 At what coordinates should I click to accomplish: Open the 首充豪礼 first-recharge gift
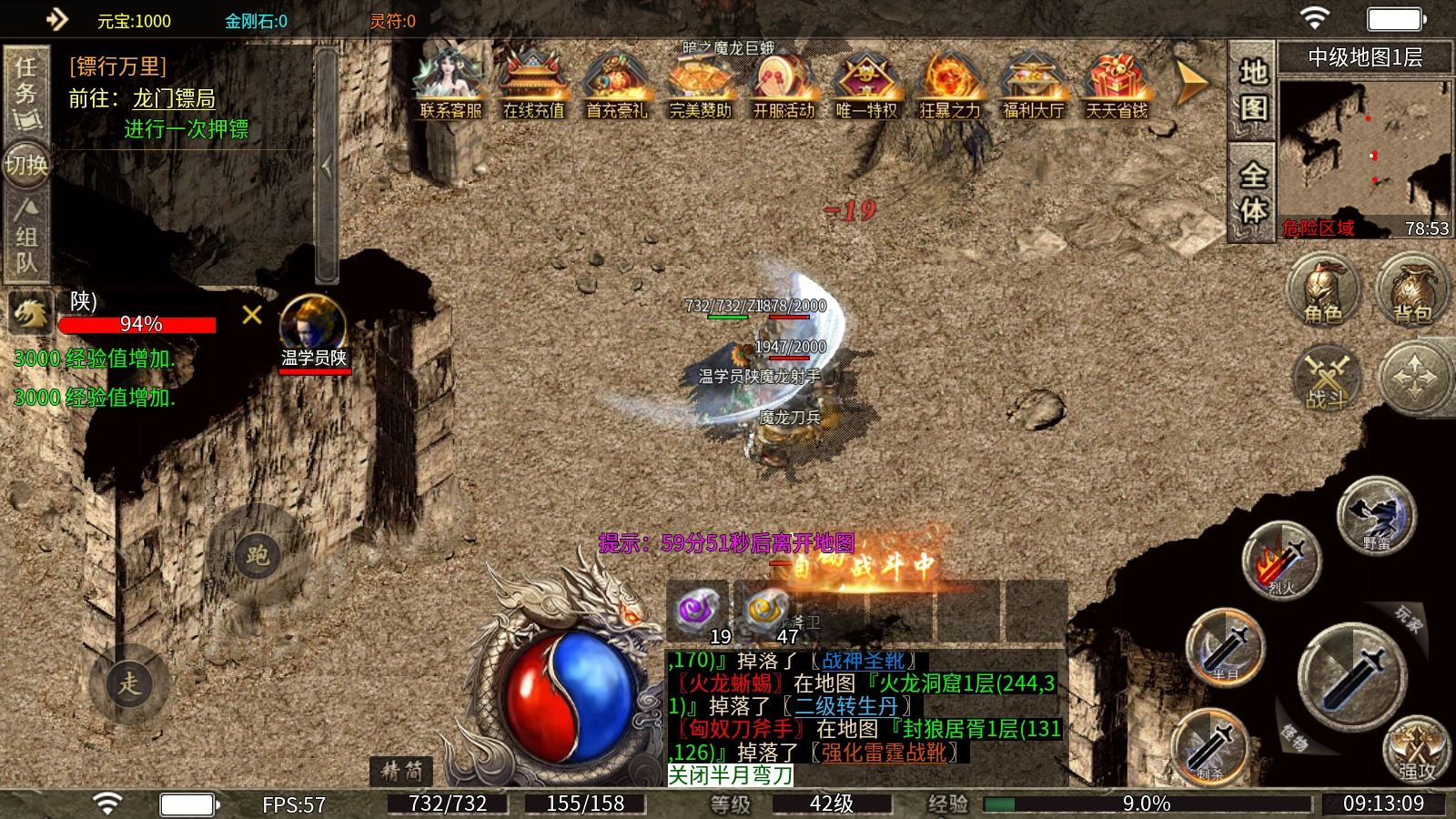pos(616,85)
